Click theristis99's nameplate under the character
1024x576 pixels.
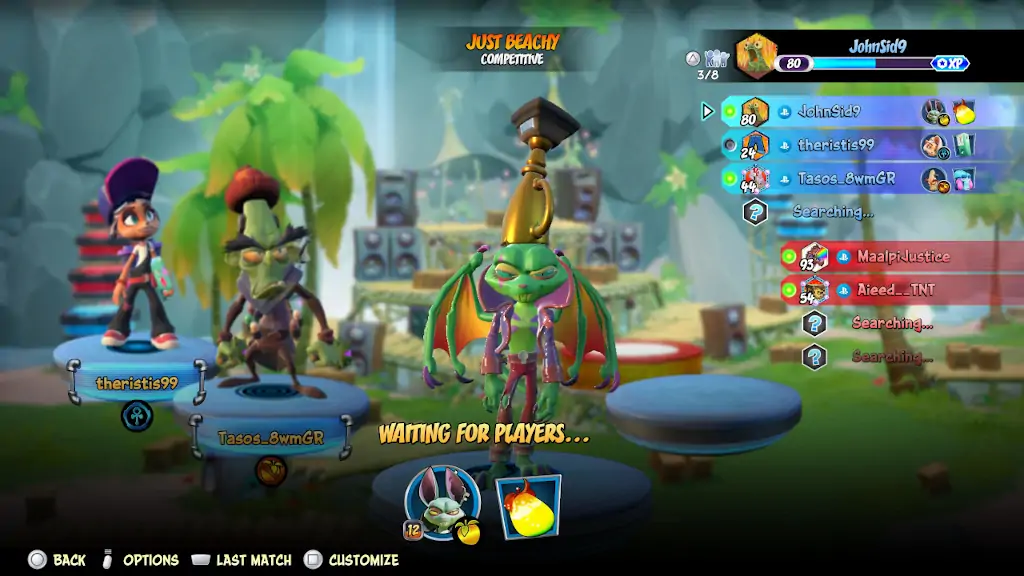click(137, 383)
